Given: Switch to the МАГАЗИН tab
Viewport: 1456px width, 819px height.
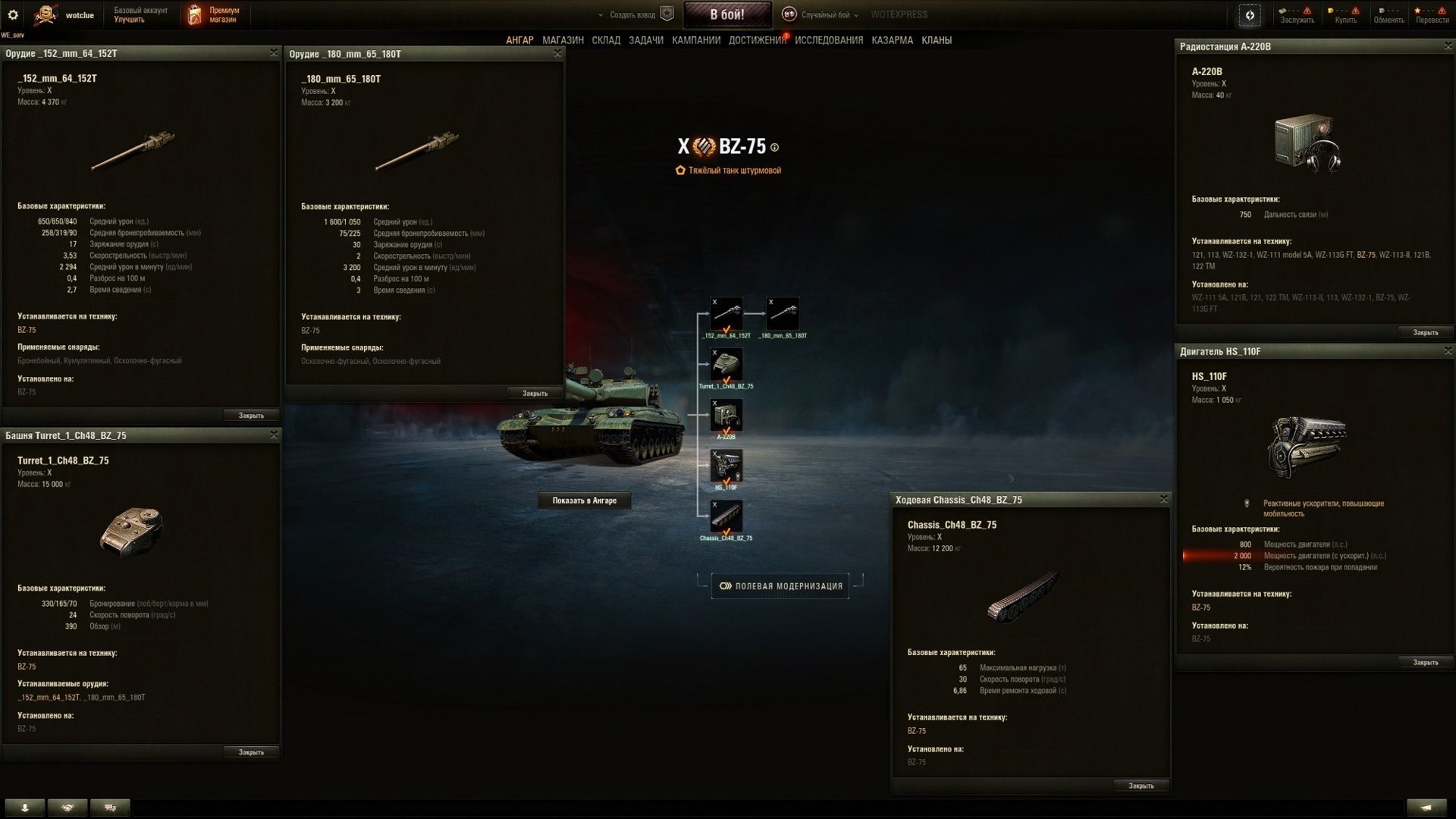Looking at the screenshot, I should click(564, 39).
